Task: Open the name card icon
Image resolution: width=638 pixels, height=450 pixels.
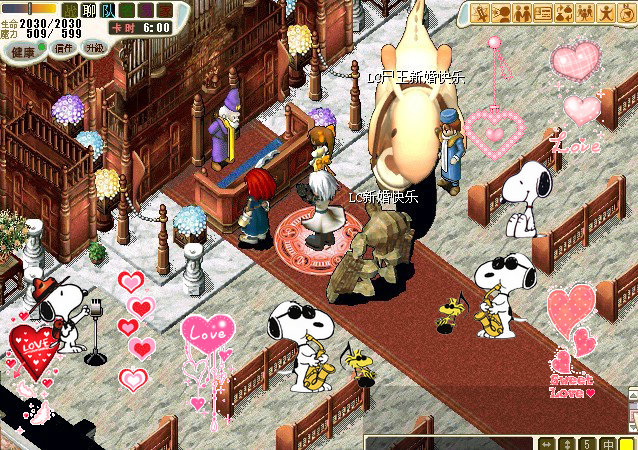Action: coord(543,13)
